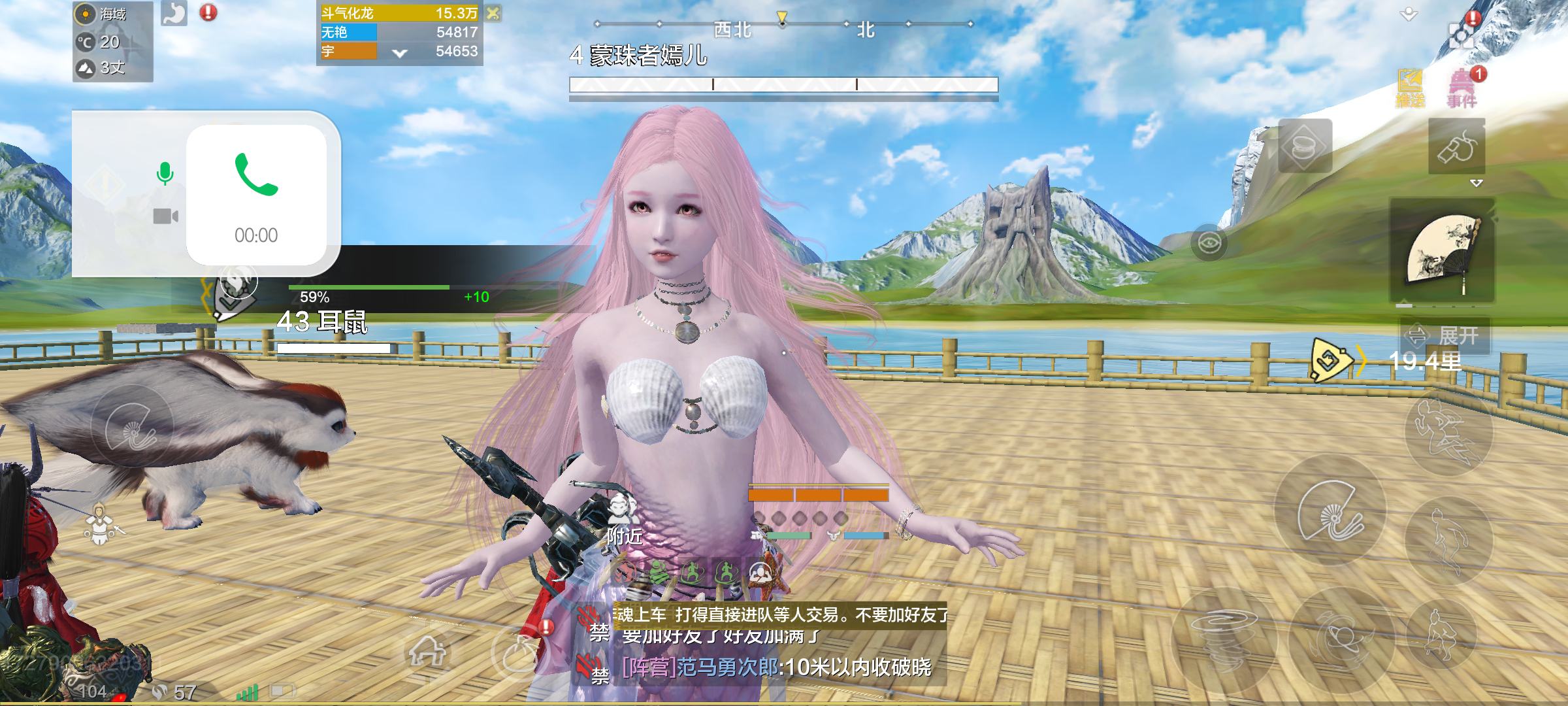Expand the damage ranking list arrow
Viewport: 1568px width, 706px height.
tap(400, 53)
